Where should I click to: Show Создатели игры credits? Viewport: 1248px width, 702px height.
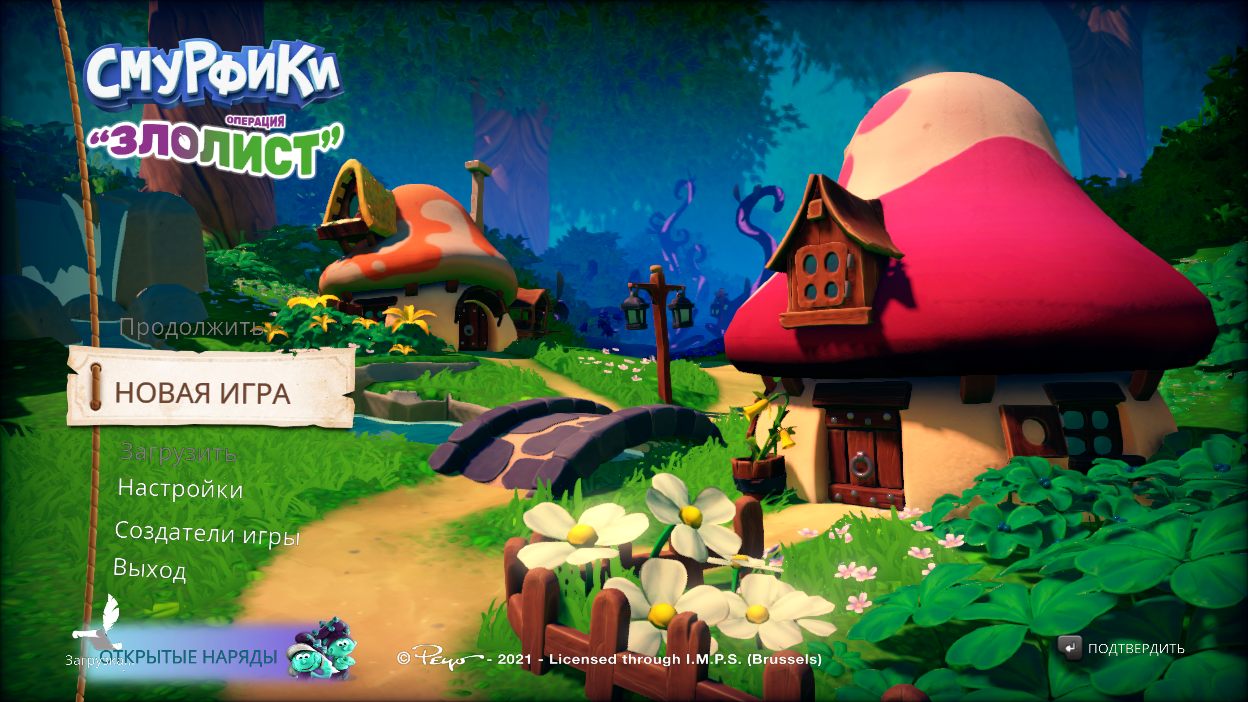click(x=207, y=533)
